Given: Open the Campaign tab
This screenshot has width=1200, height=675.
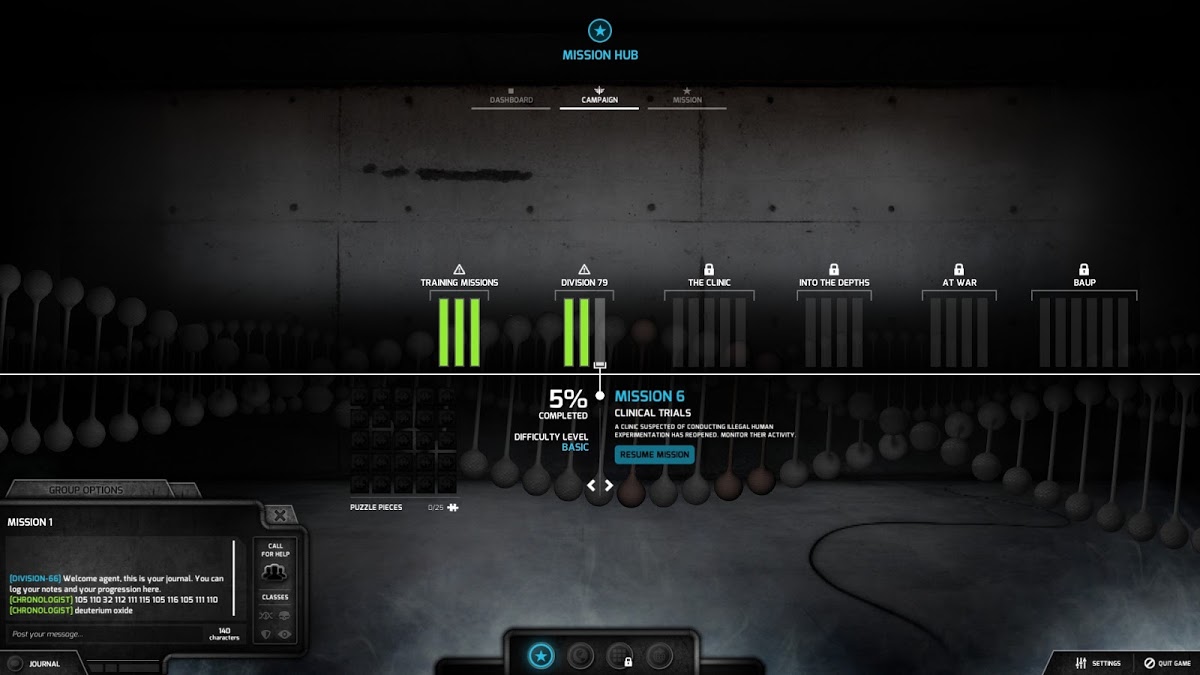Looking at the screenshot, I should (599, 100).
